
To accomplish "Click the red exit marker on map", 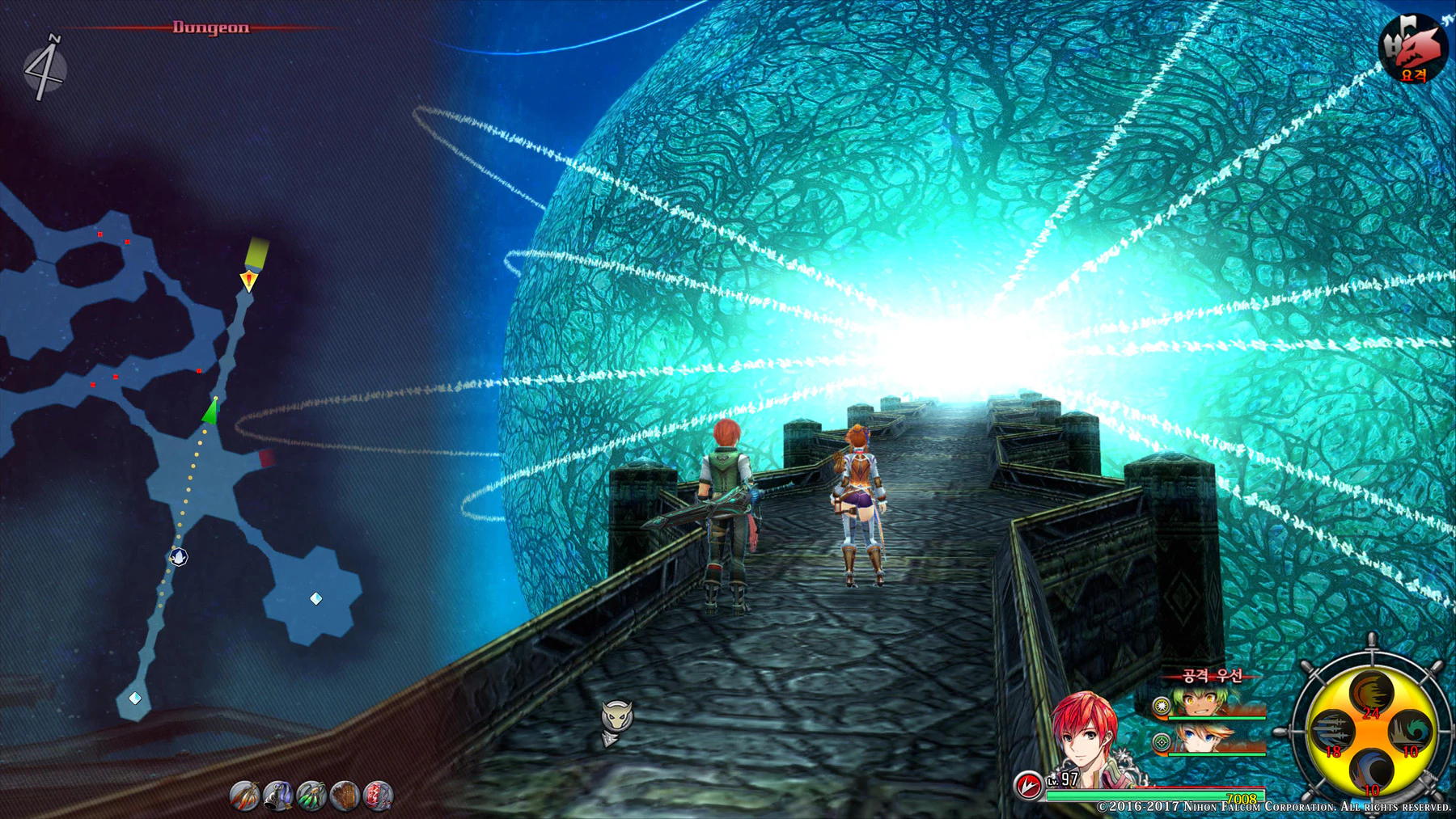I will click(266, 458).
